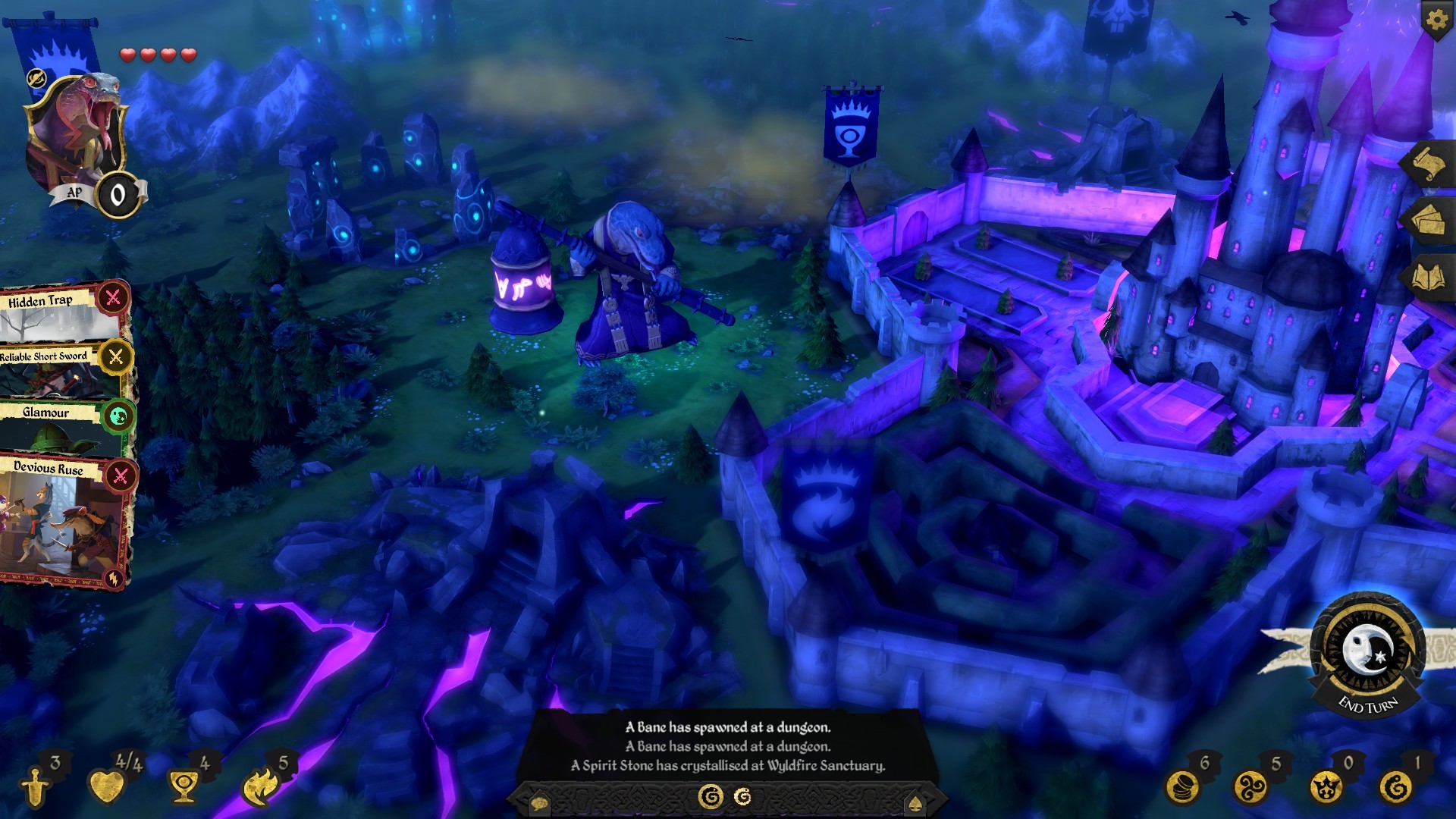Open the quest scroll panel
This screenshot has height=819, width=1456.
[1429, 162]
